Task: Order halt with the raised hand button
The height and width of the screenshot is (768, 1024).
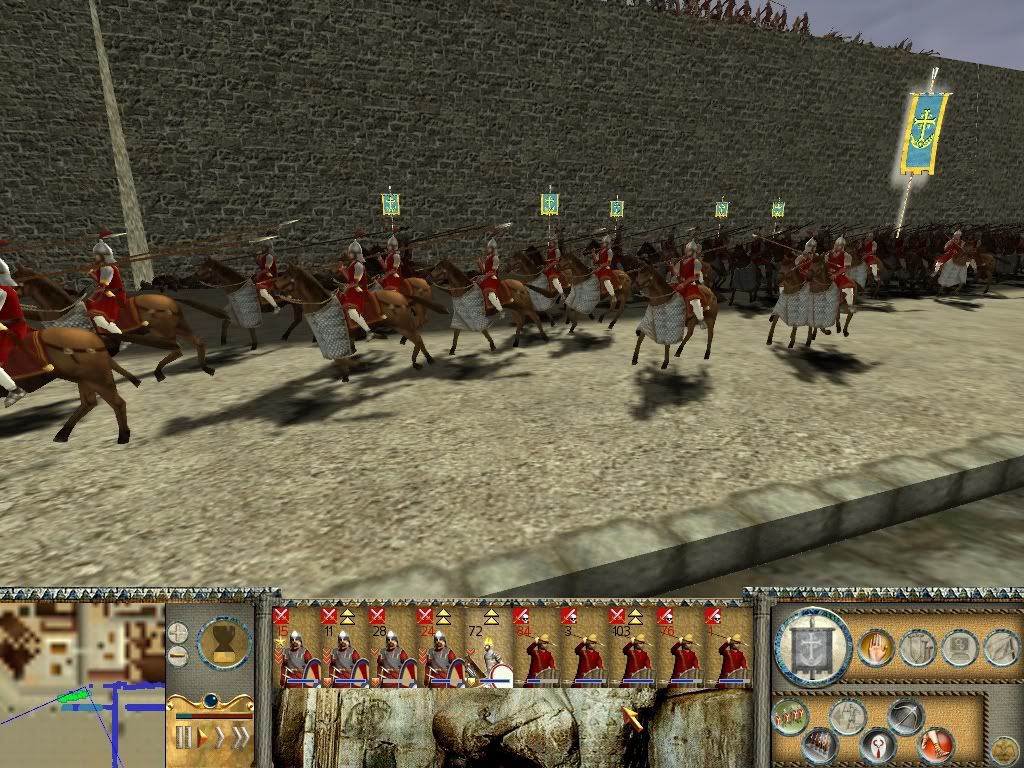Action: (x=877, y=648)
